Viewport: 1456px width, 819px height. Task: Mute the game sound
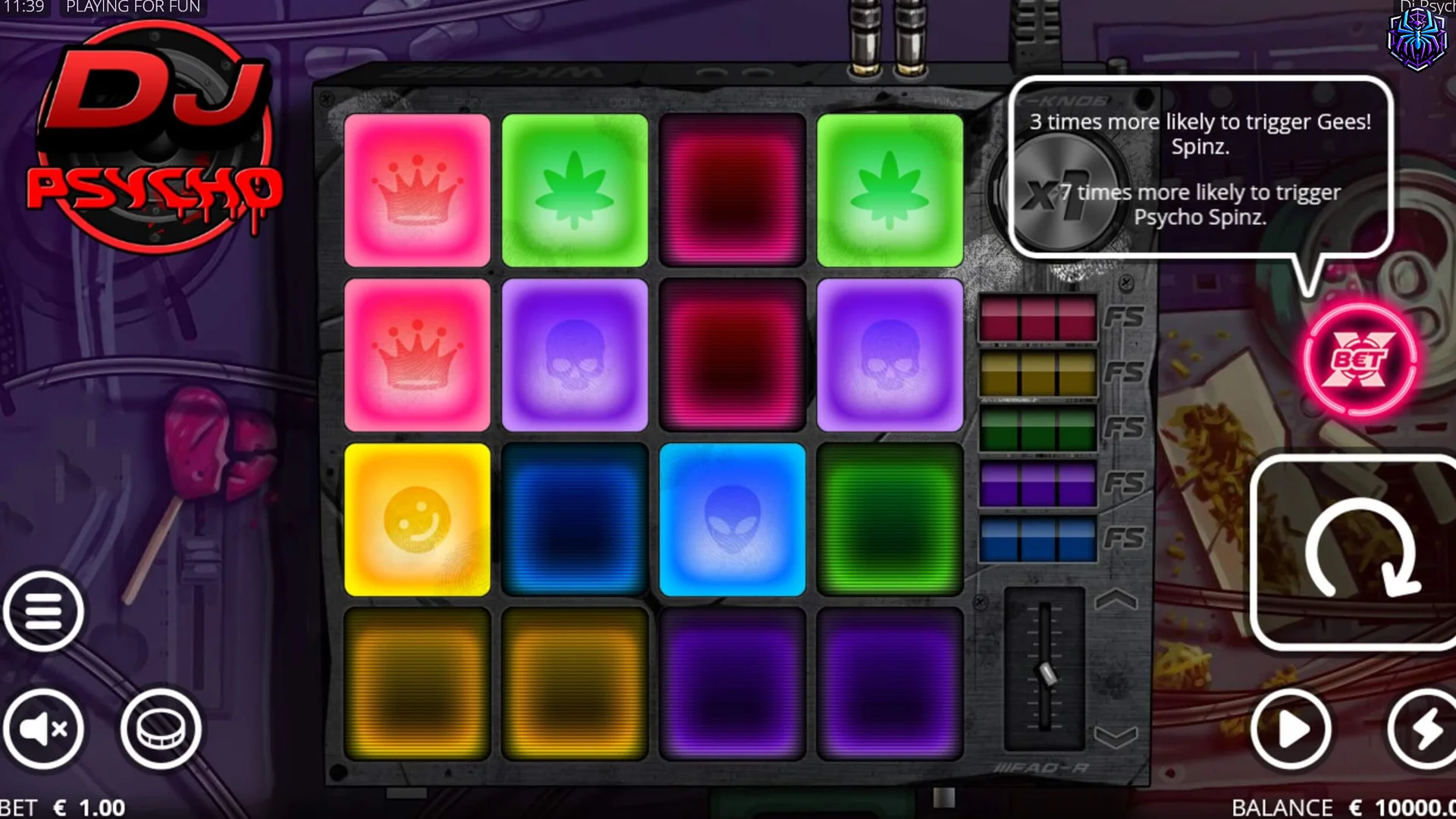pos(43,728)
